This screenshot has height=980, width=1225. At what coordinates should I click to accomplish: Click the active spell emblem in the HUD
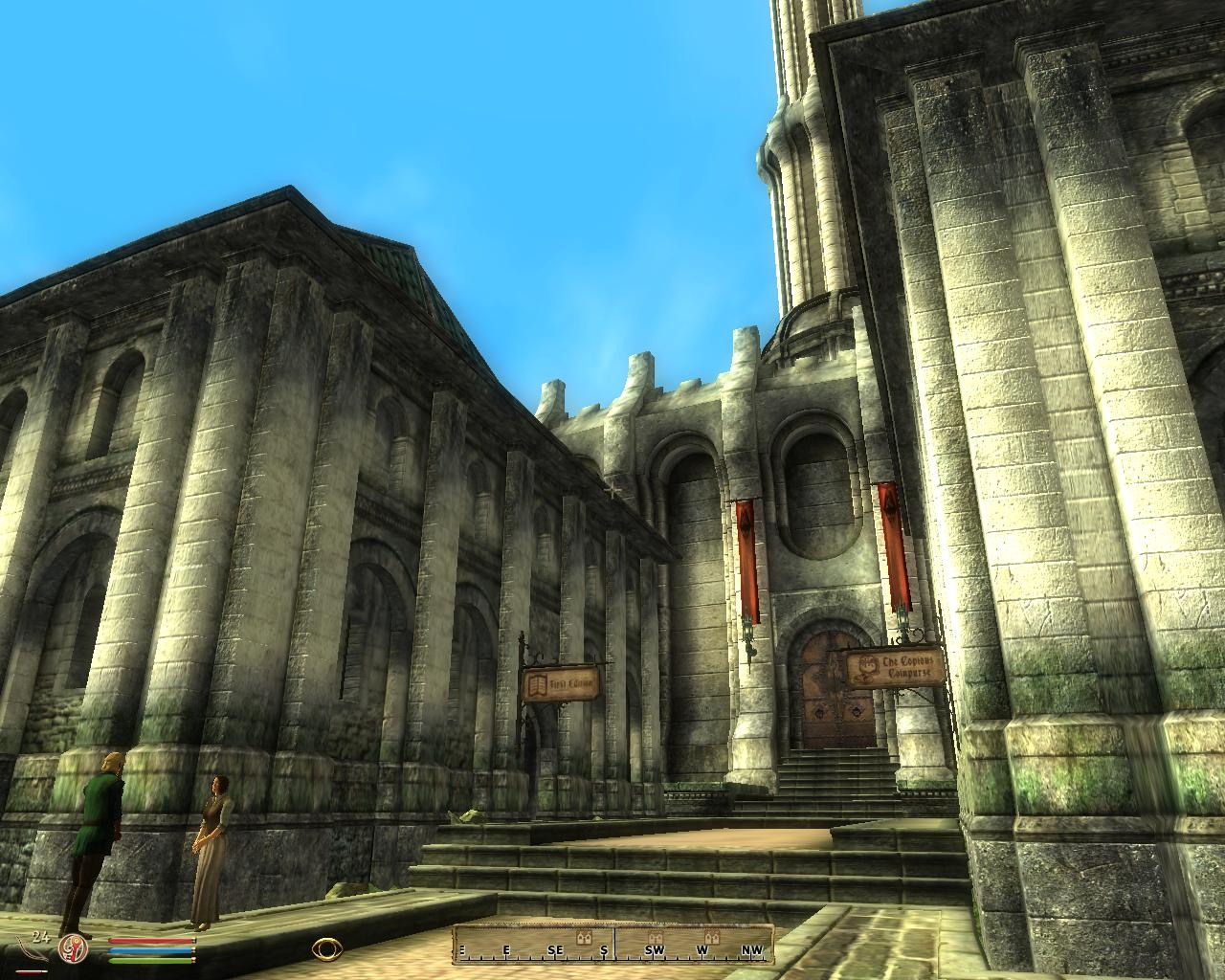72,948
